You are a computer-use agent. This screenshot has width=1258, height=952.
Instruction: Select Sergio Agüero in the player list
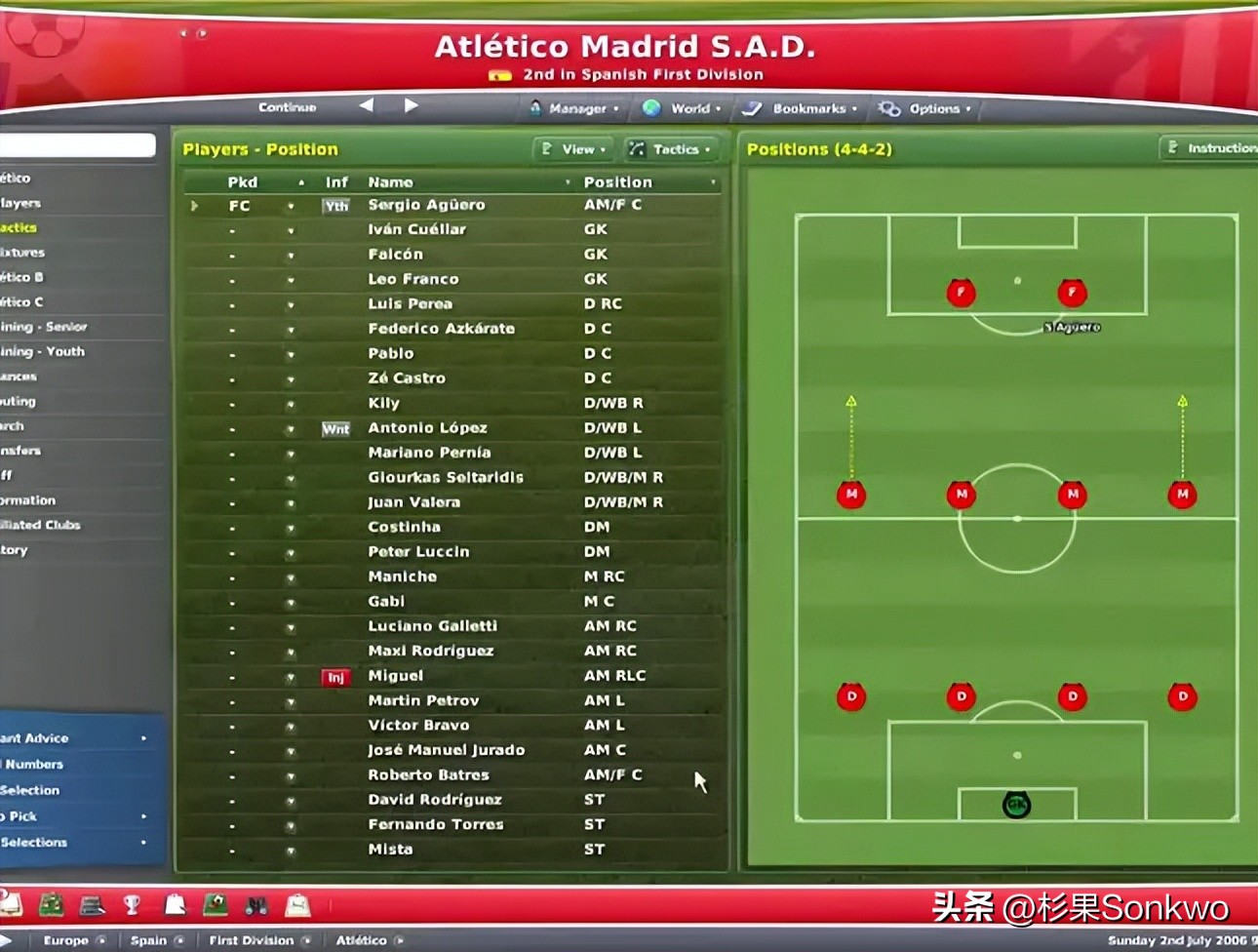click(x=426, y=205)
